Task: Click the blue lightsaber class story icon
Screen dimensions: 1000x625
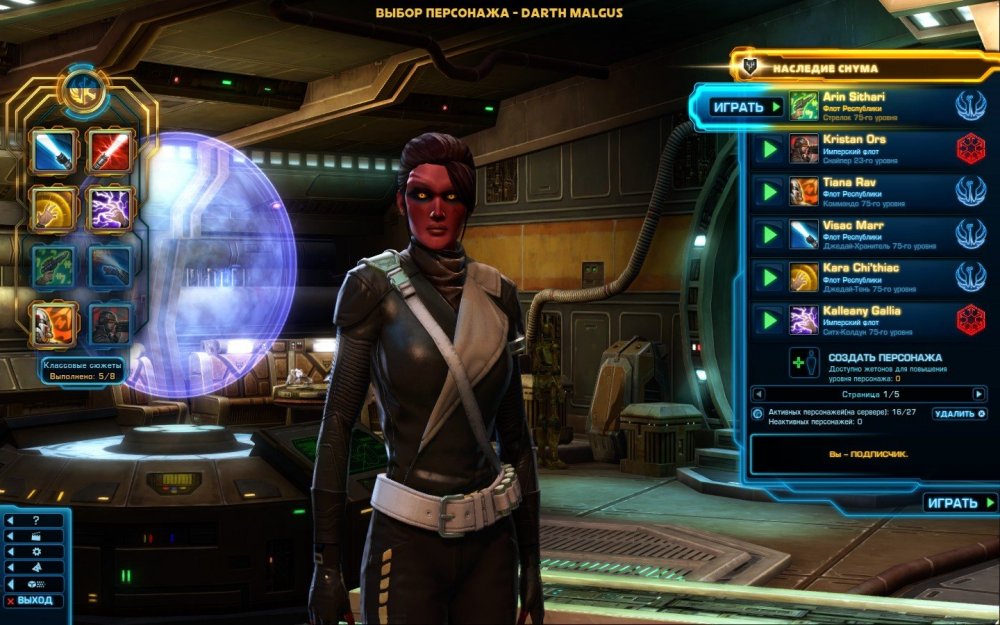Action: [x=53, y=151]
